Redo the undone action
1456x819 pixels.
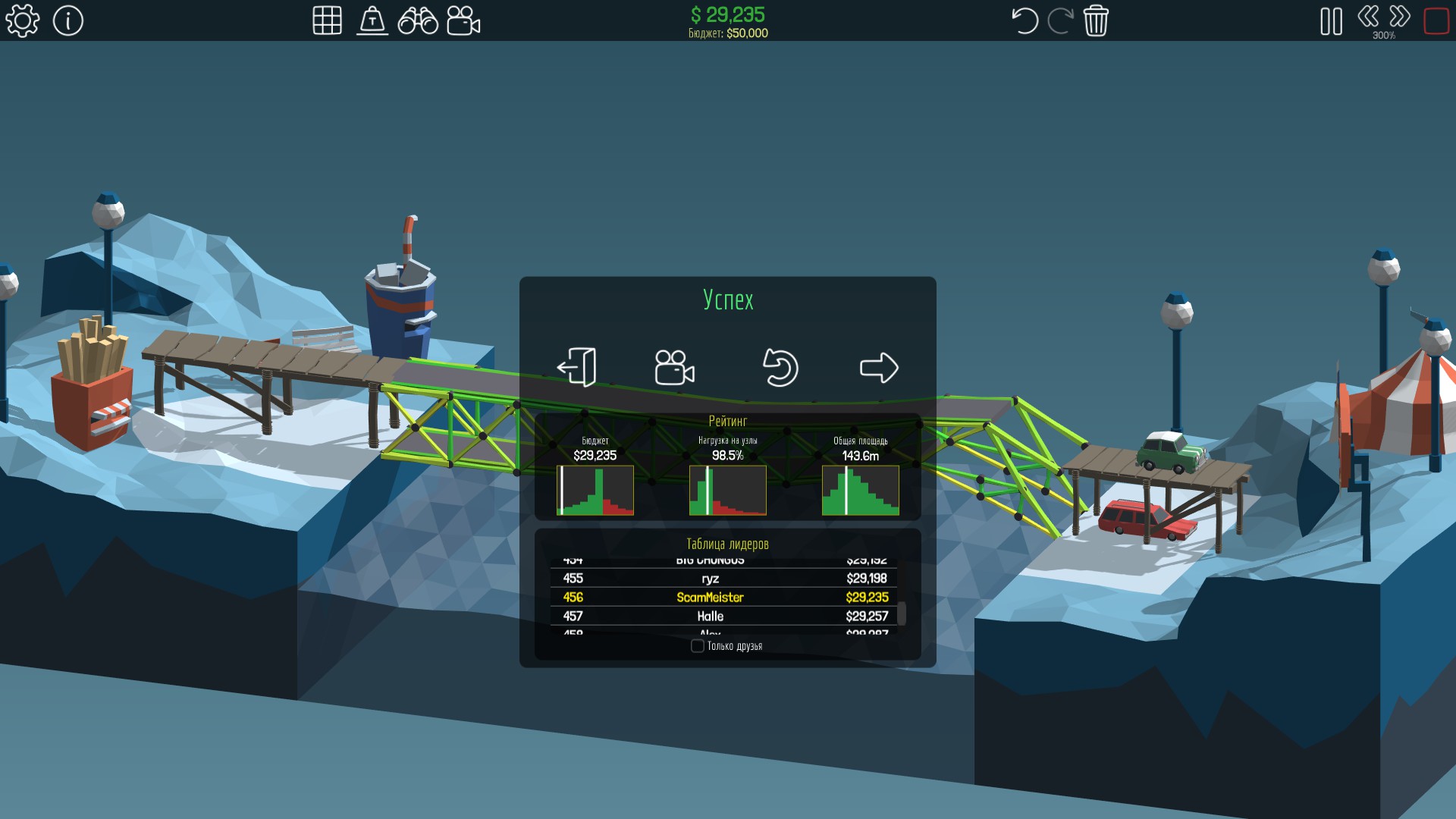pyautogui.click(x=1060, y=20)
